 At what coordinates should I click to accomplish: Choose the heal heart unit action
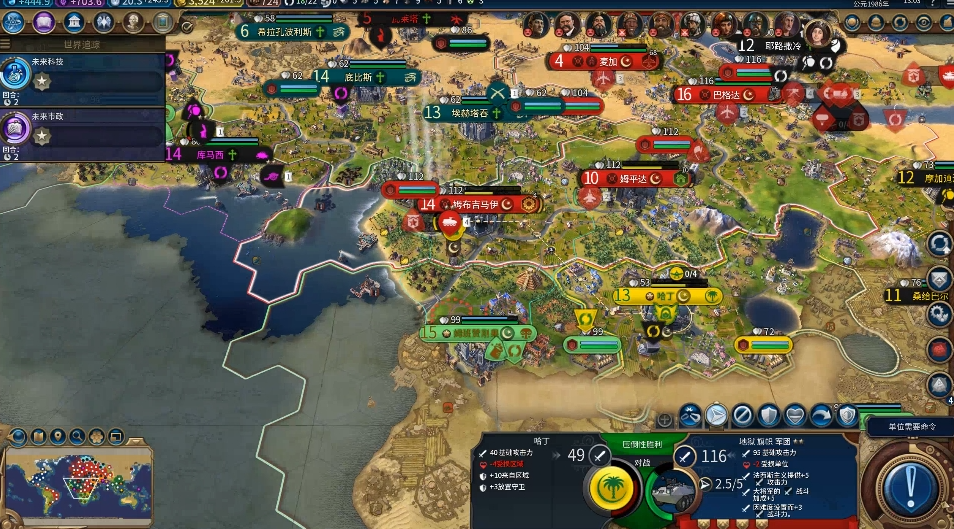(x=794, y=414)
